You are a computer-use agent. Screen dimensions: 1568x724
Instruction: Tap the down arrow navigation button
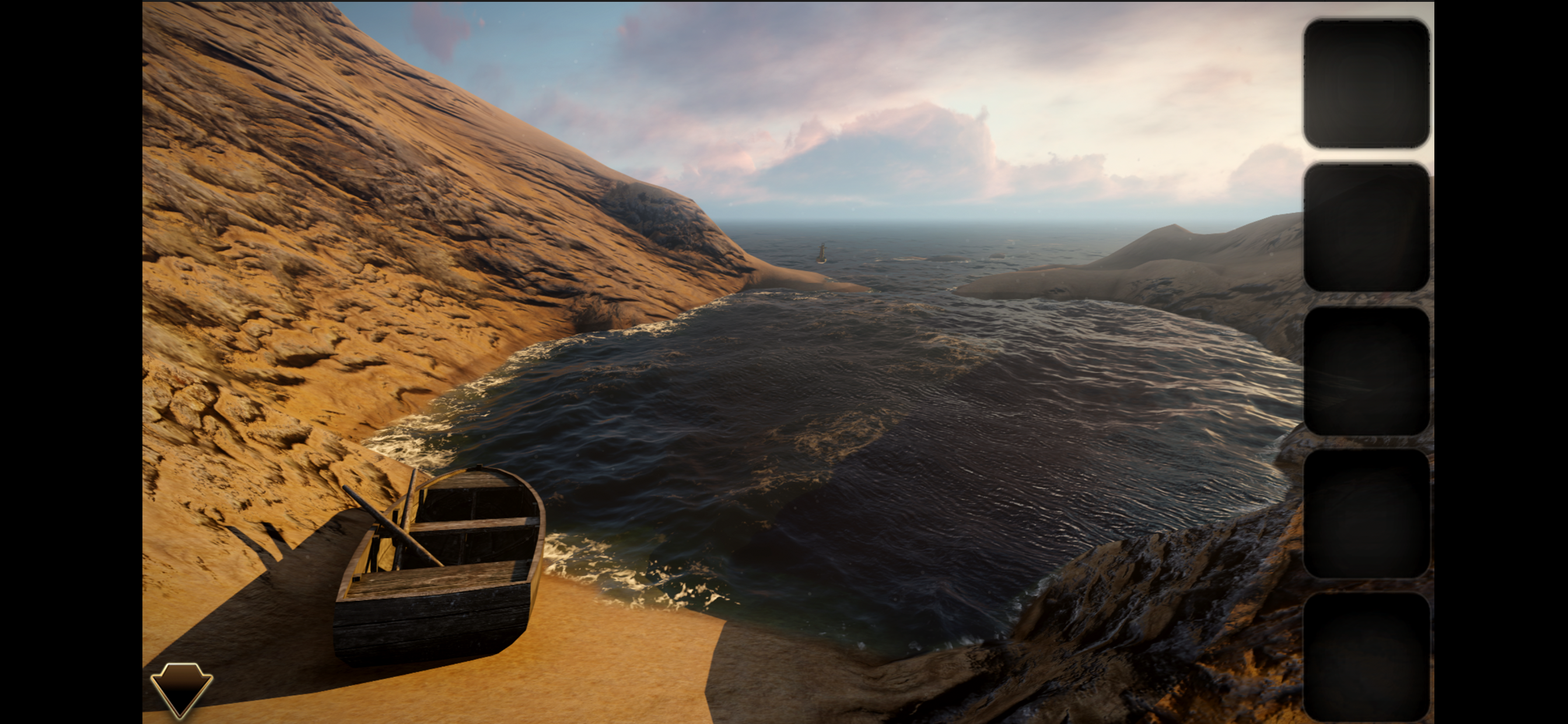click(x=181, y=688)
